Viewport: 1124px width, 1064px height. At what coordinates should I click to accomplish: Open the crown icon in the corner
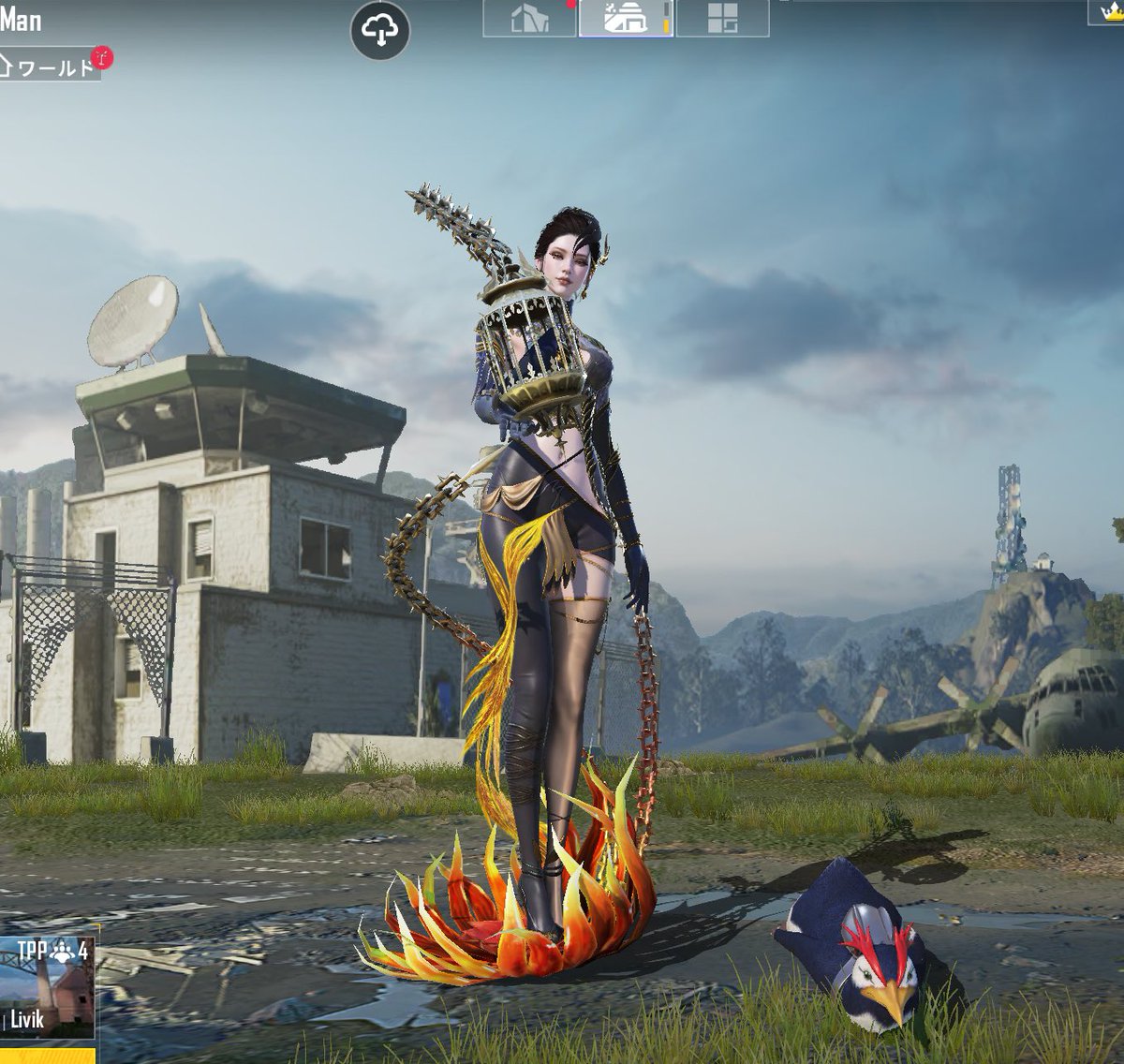coord(1107,11)
